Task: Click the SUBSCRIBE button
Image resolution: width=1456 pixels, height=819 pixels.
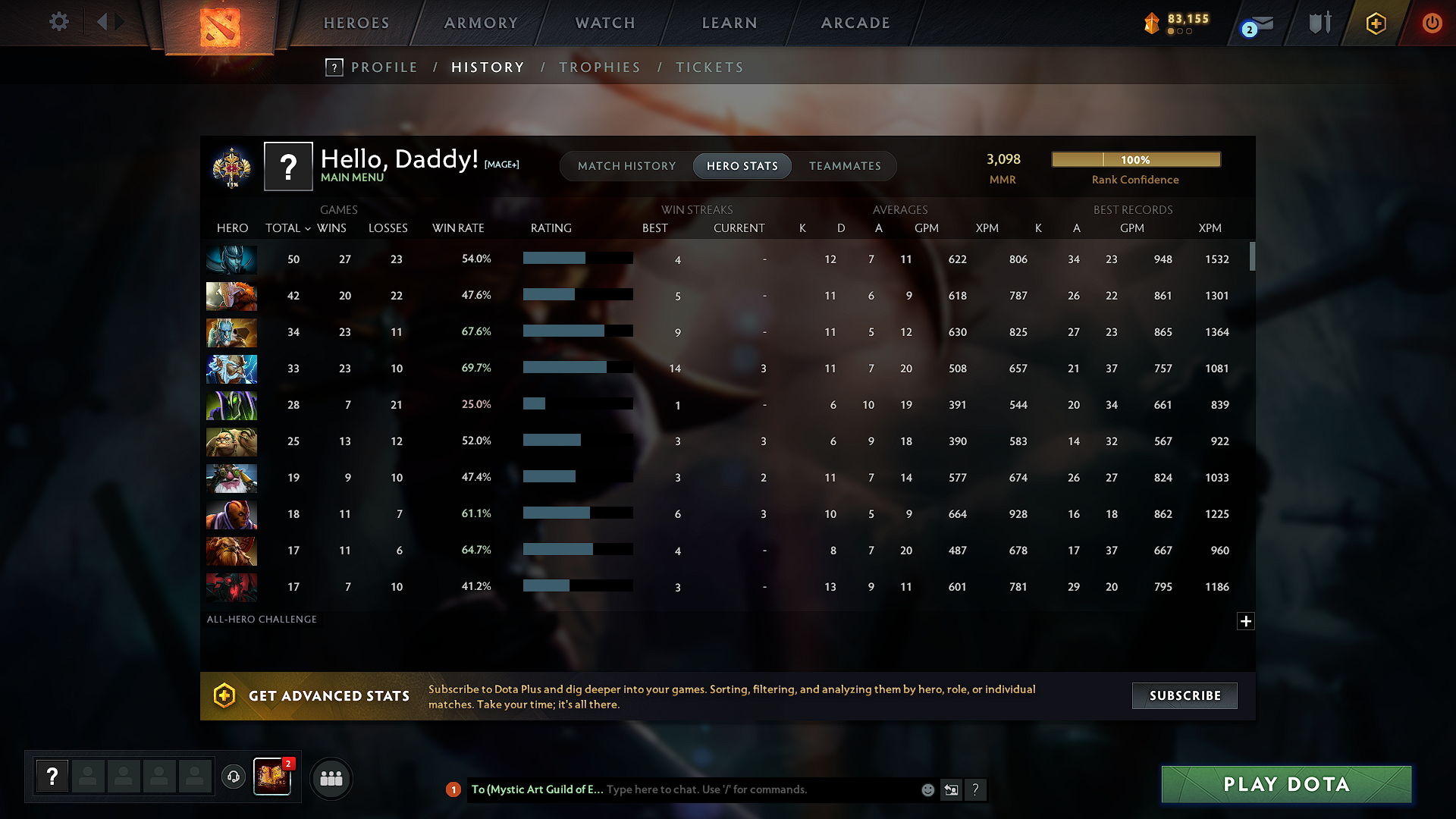Action: point(1184,695)
